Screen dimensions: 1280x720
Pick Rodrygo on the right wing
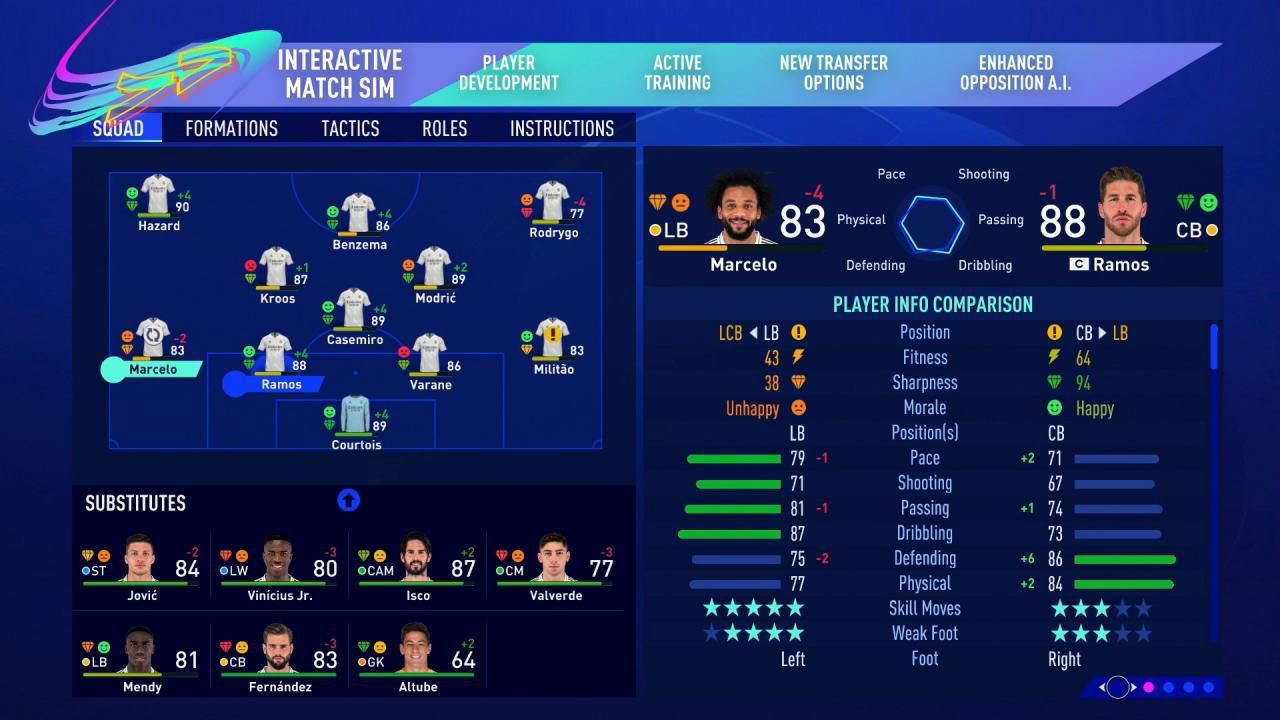552,202
